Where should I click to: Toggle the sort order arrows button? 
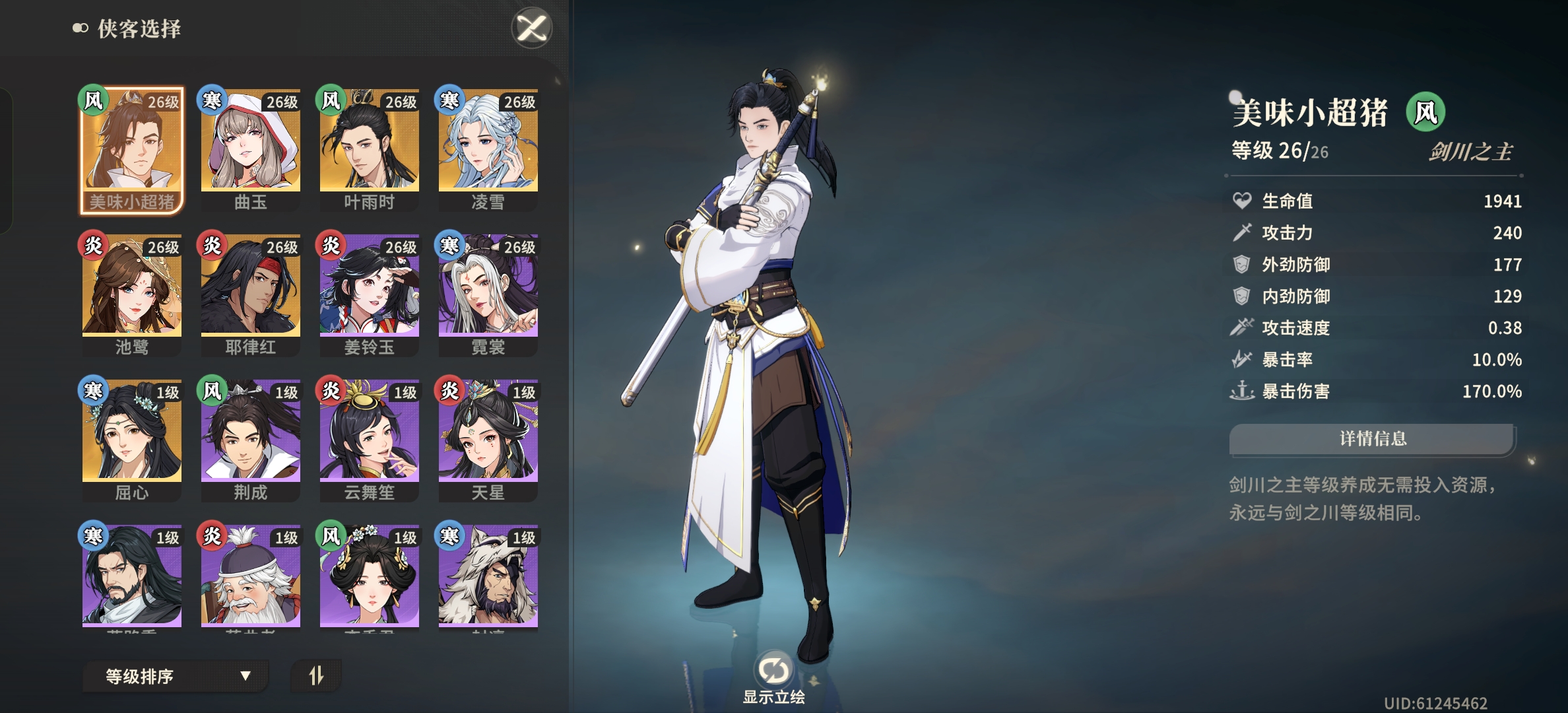point(316,675)
